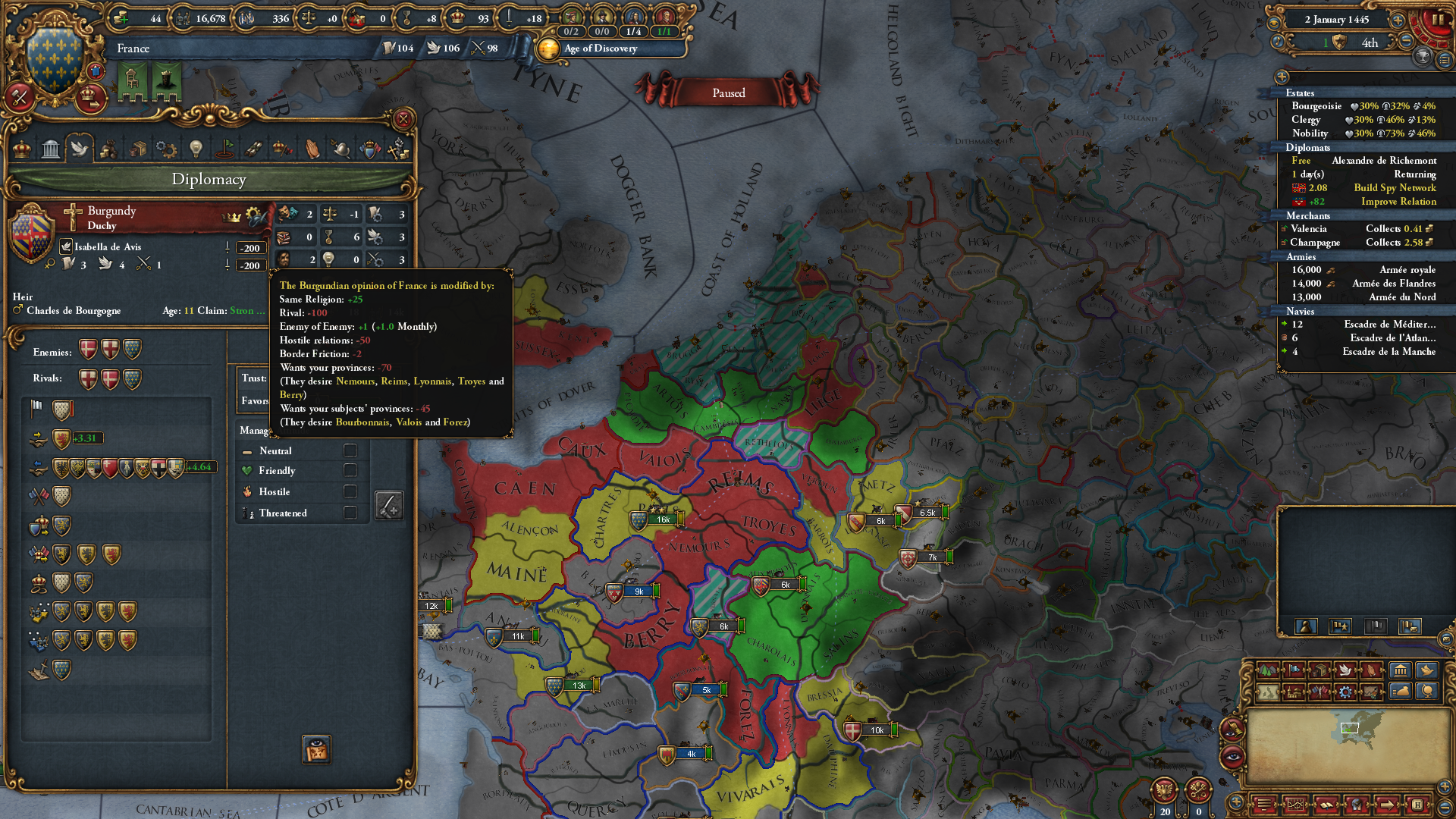This screenshot has width=1456, height=819.
Task: Collapse the right-side information panel
Action: tap(1282, 77)
